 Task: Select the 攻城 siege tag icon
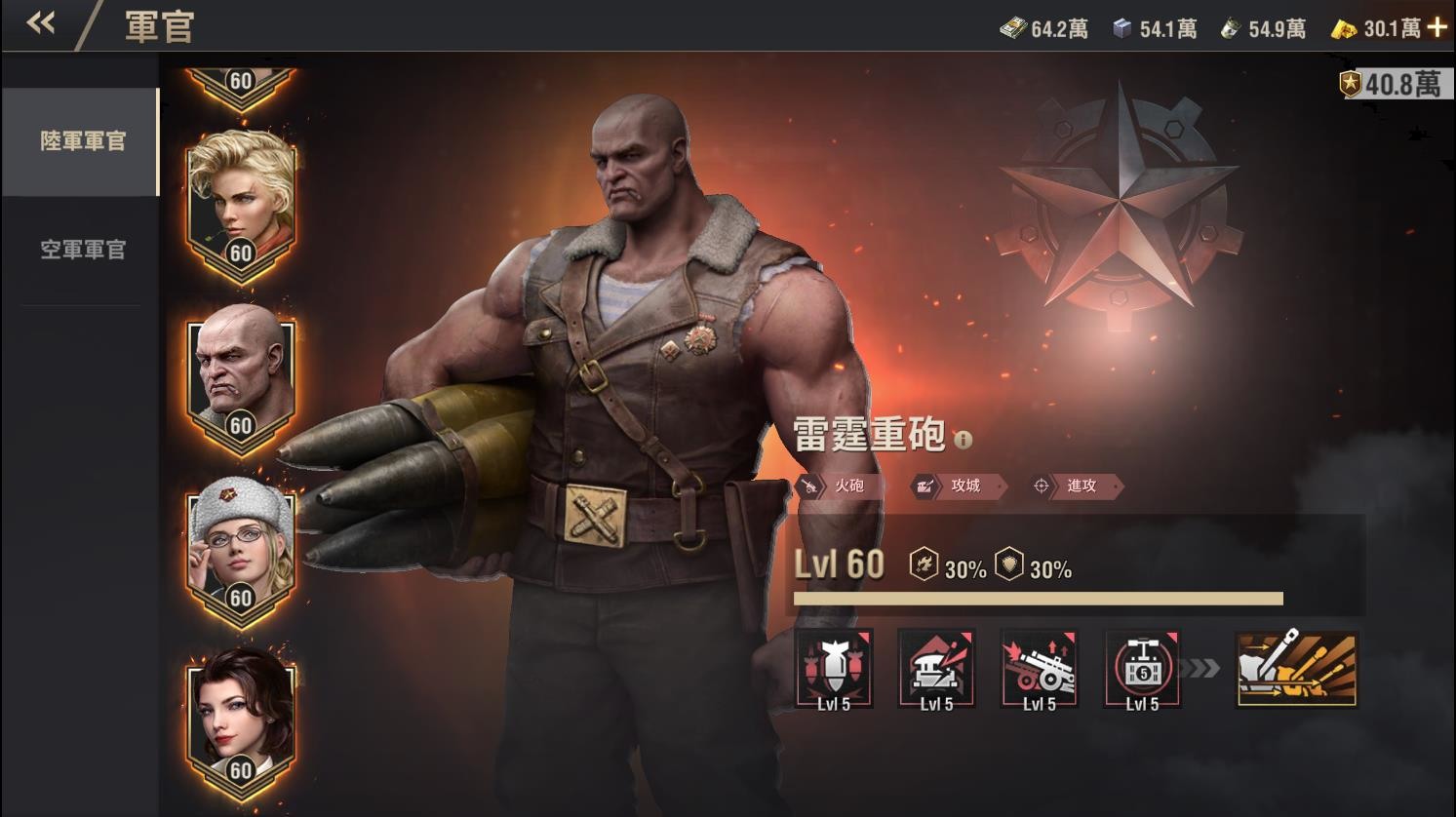tap(924, 487)
